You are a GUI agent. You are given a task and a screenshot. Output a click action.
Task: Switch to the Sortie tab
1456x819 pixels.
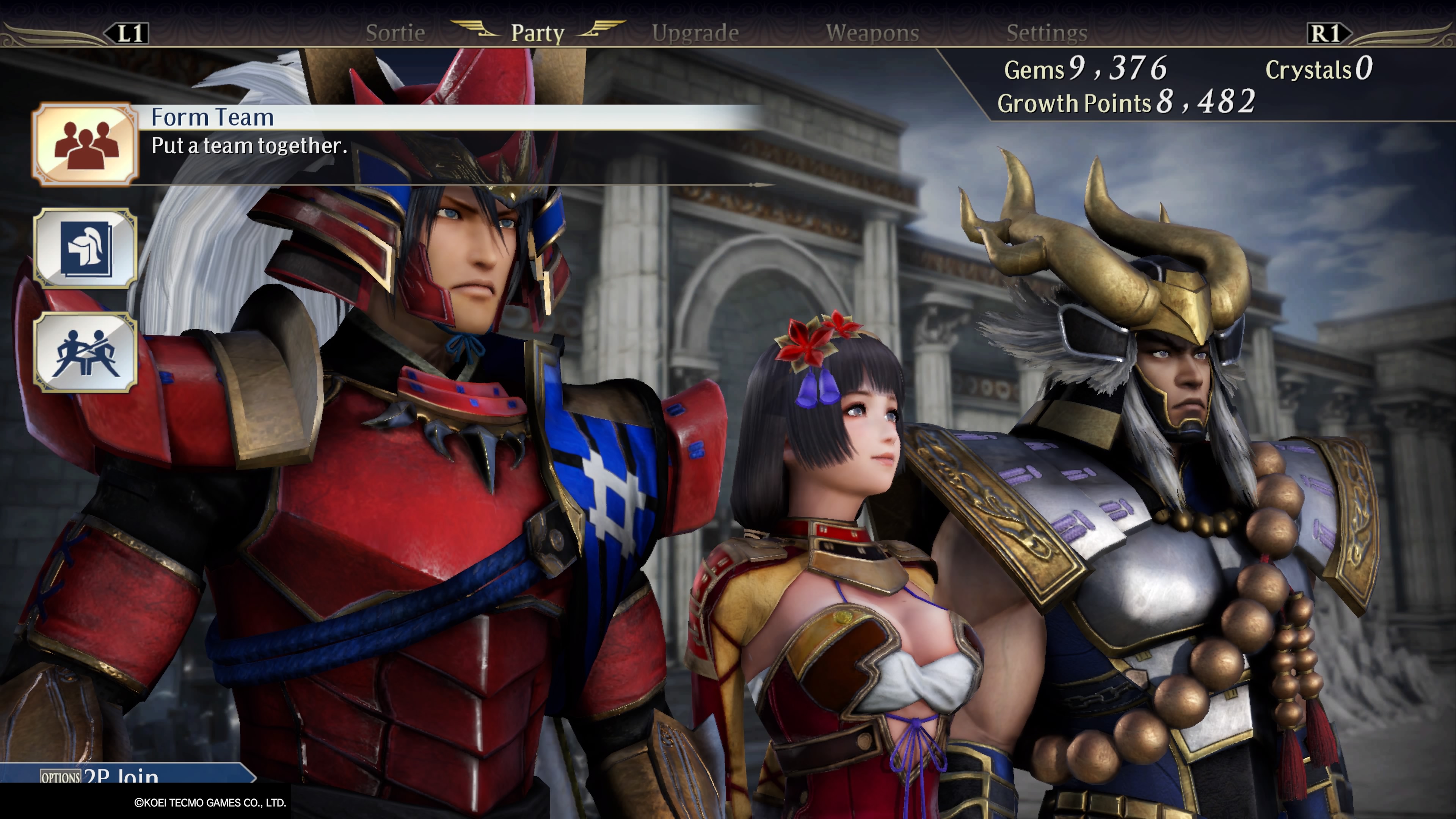395,33
